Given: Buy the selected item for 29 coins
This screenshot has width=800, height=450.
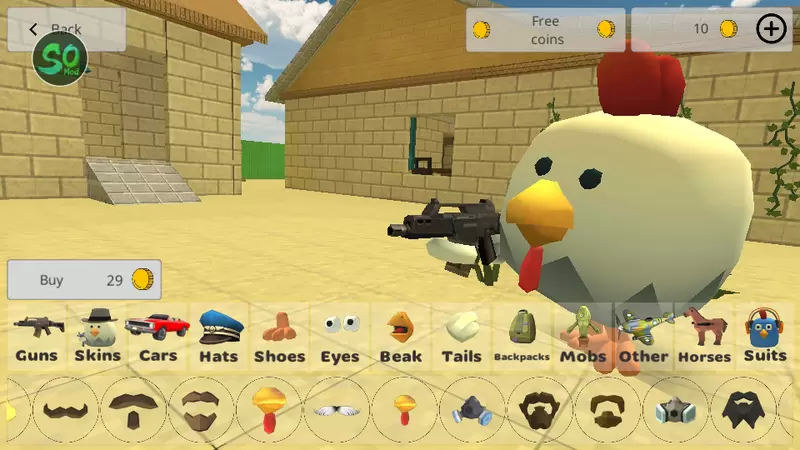Looking at the screenshot, I should coord(84,280).
